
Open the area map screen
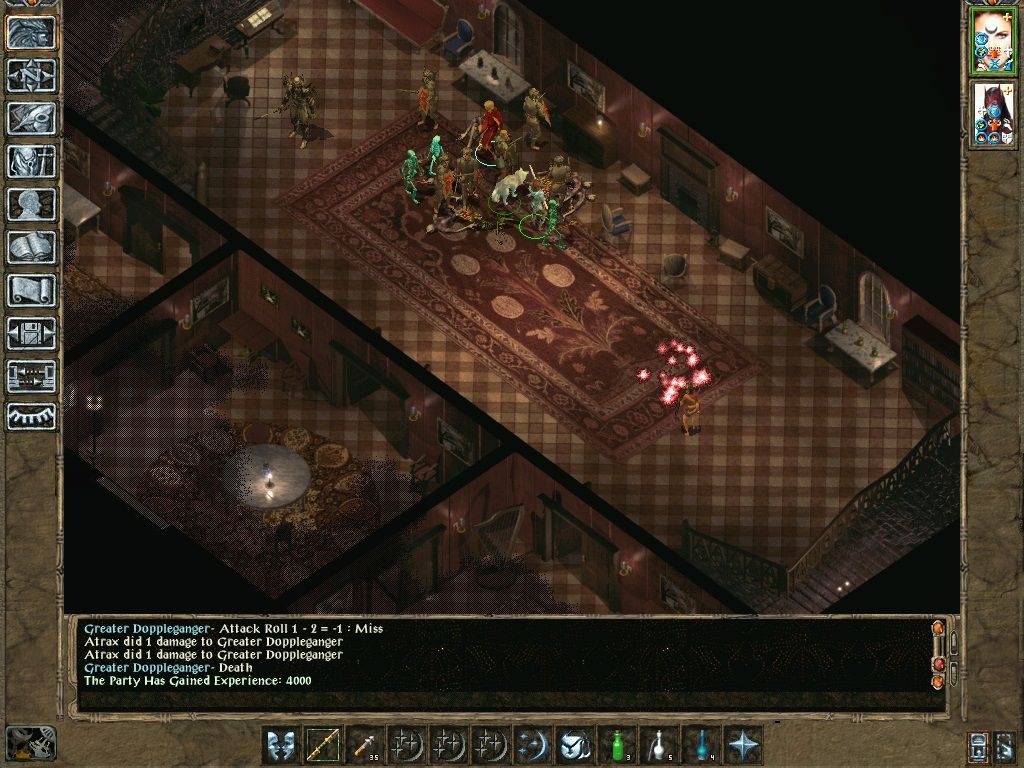click(x=31, y=75)
